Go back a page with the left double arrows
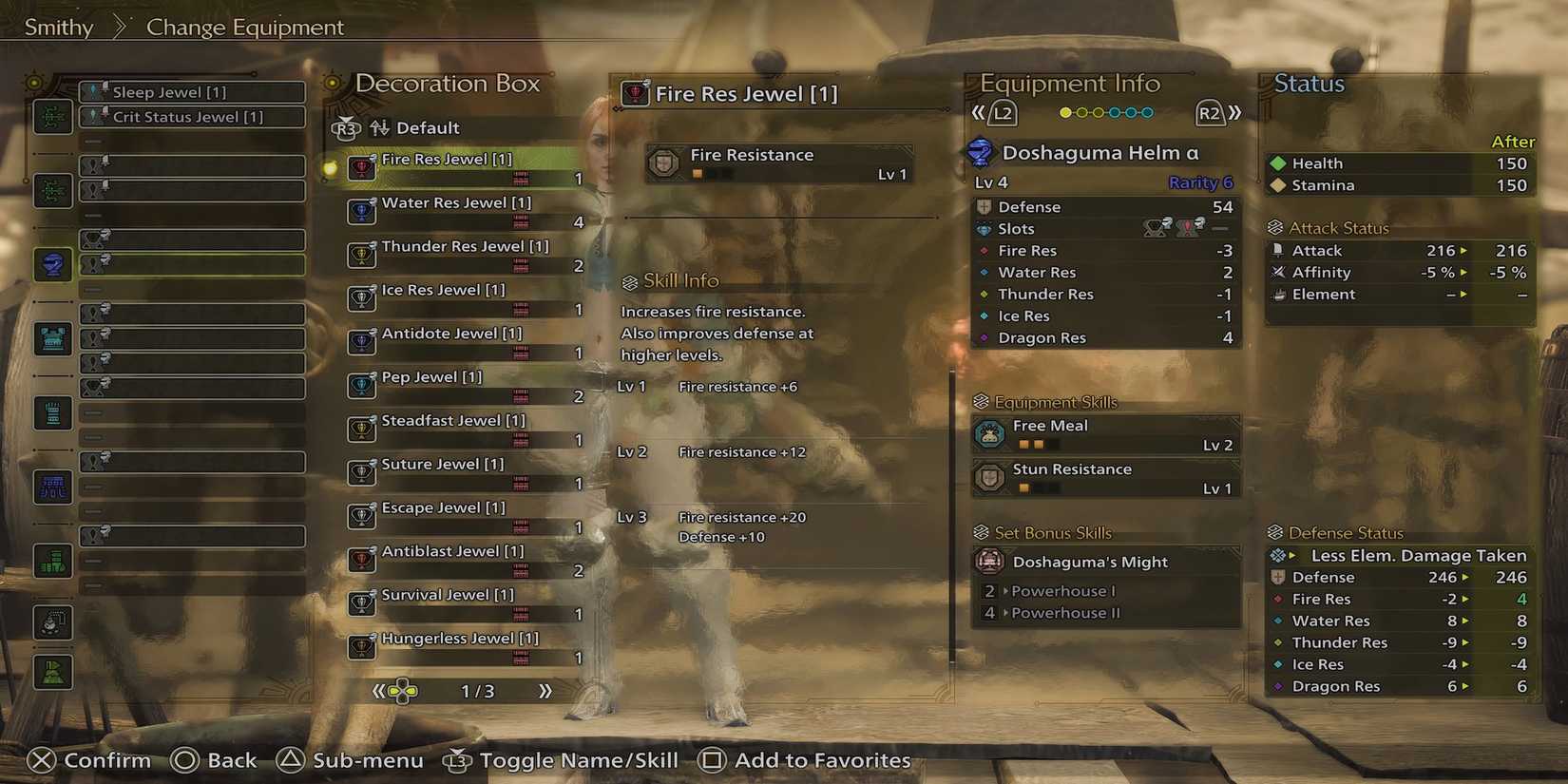The height and width of the screenshot is (784, 1568). point(378,692)
